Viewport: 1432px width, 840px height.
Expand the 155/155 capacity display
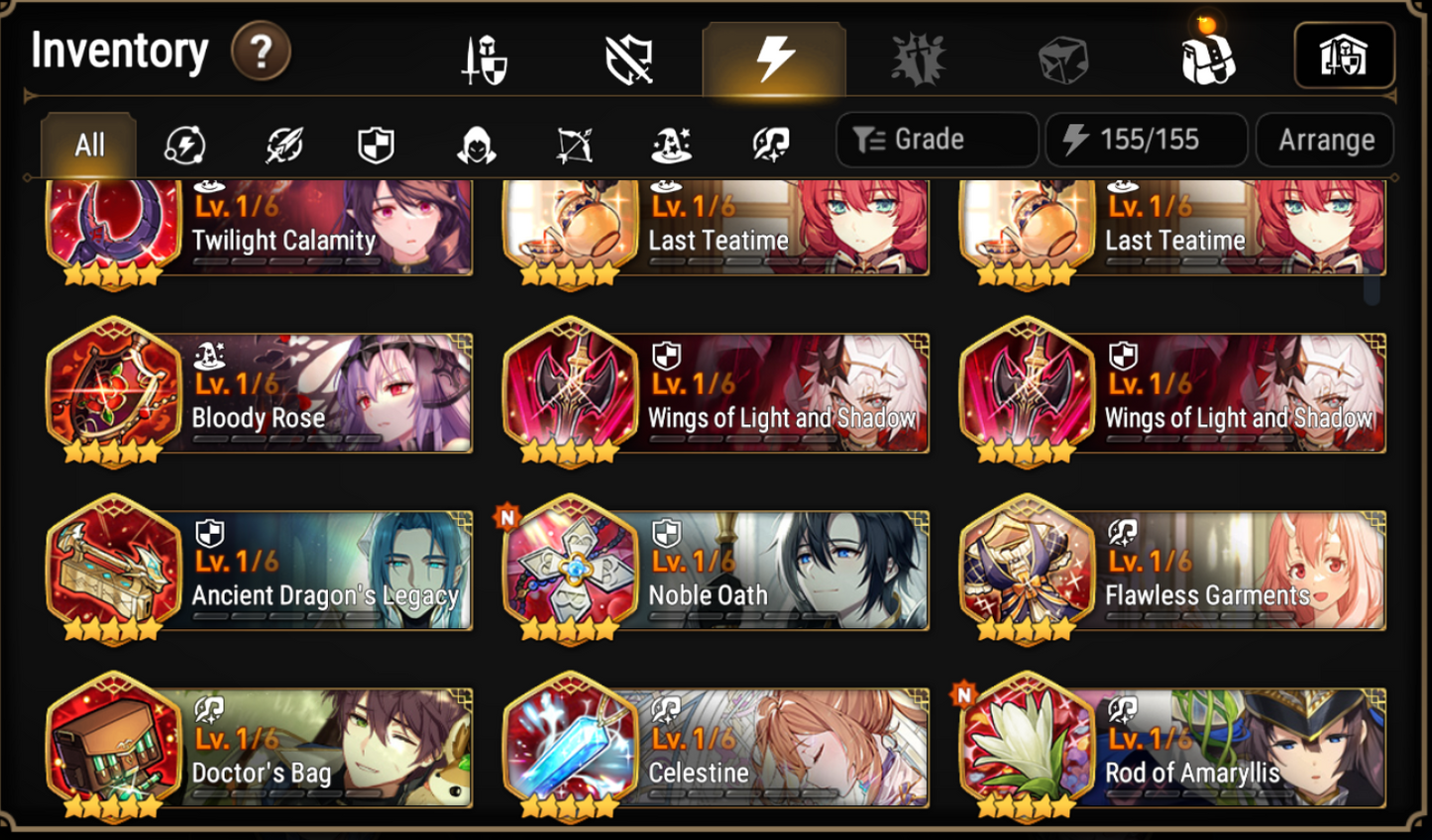click(x=1146, y=140)
